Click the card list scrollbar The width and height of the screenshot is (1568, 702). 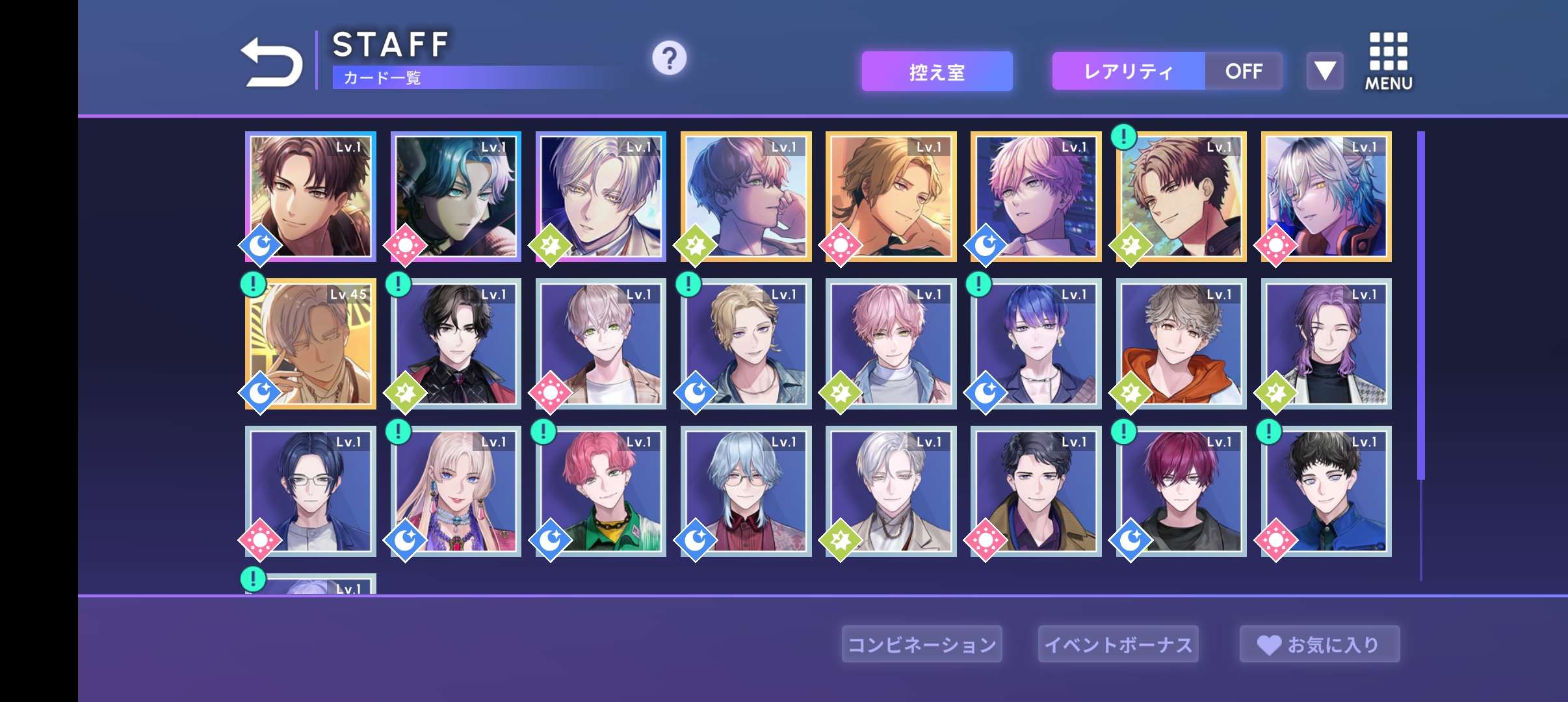tap(1421, 305)
